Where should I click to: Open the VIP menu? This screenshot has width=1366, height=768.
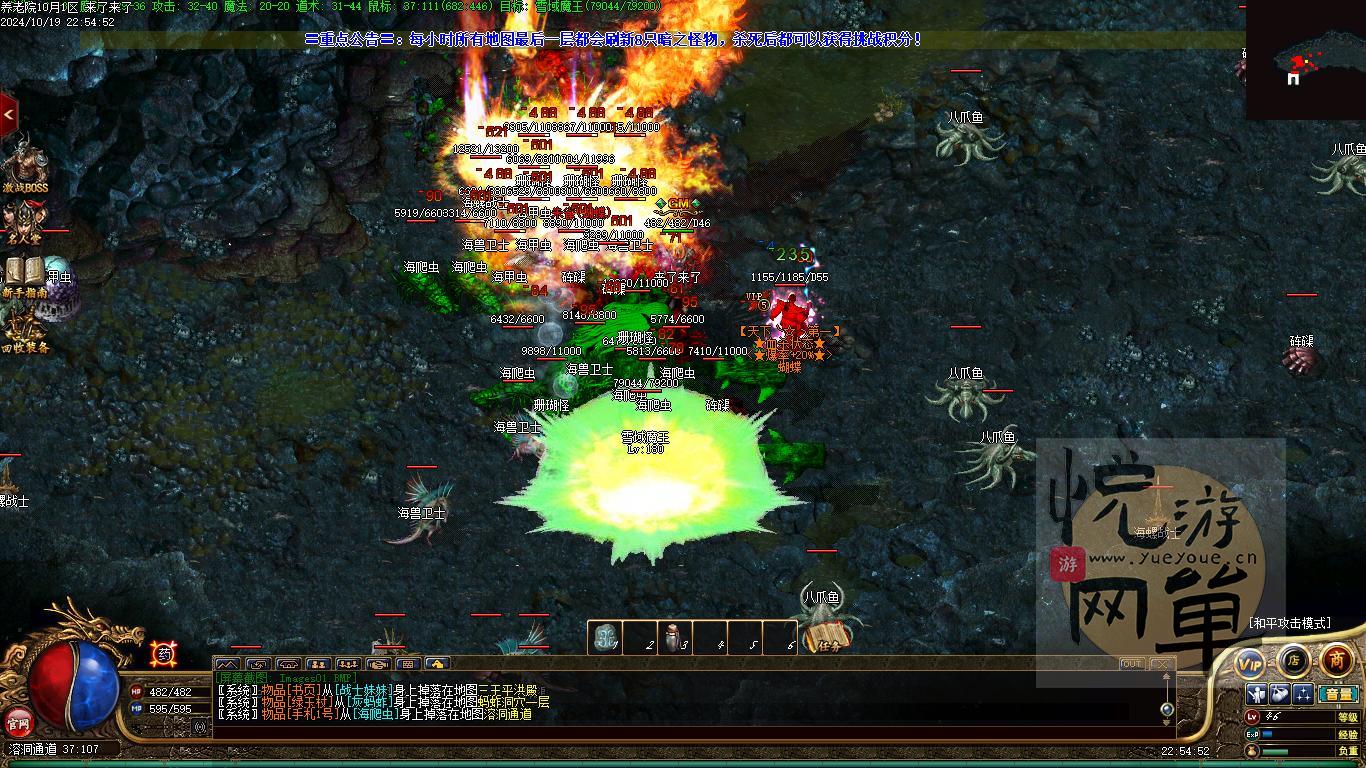coord(1250,663)
